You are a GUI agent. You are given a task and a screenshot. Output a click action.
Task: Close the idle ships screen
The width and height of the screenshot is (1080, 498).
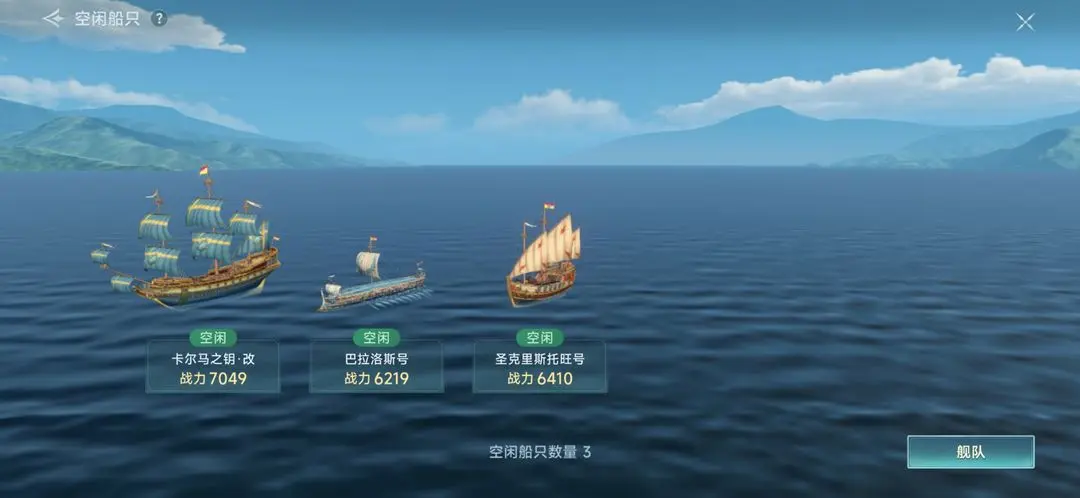pos(1025,22)
